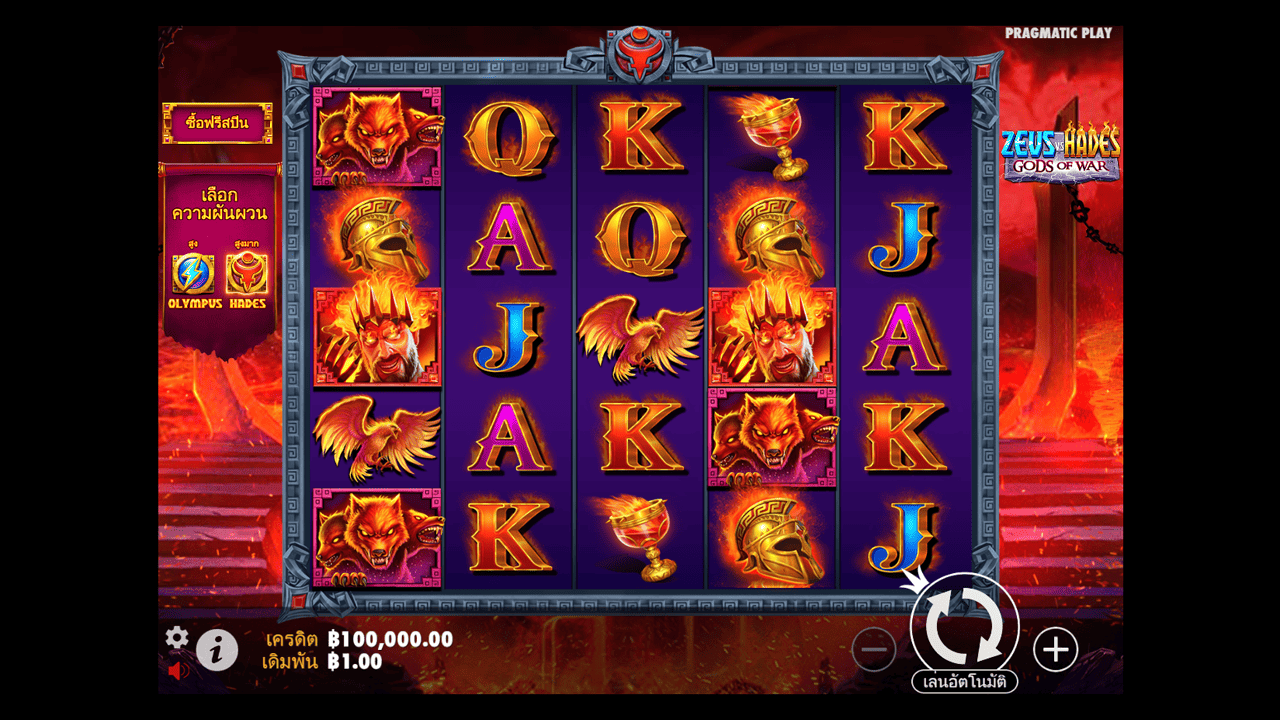Show the game info paytable
The width and height of the screenshot is (1280, 720).
pos(217,651)
